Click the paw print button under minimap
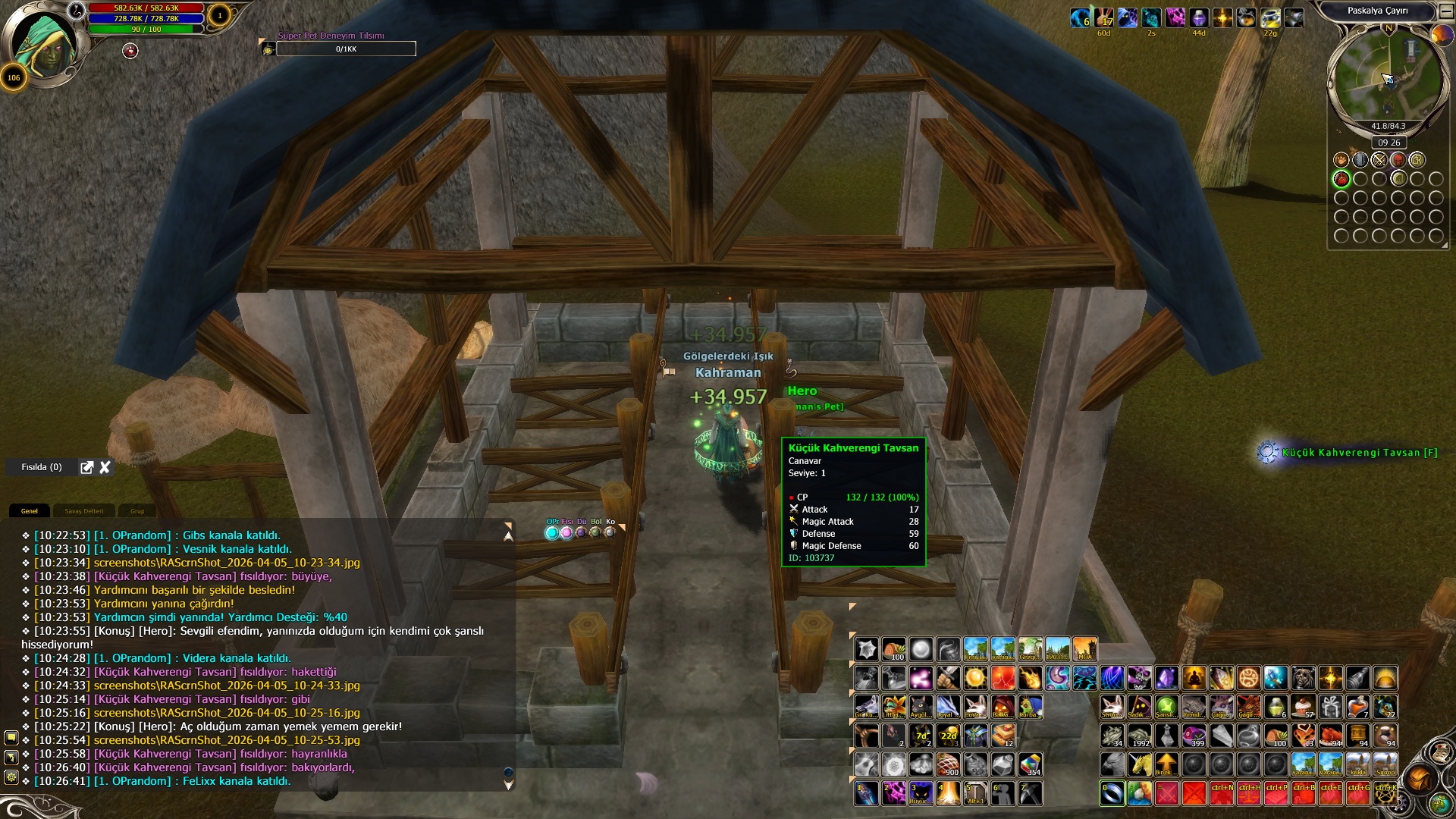 1341,160
